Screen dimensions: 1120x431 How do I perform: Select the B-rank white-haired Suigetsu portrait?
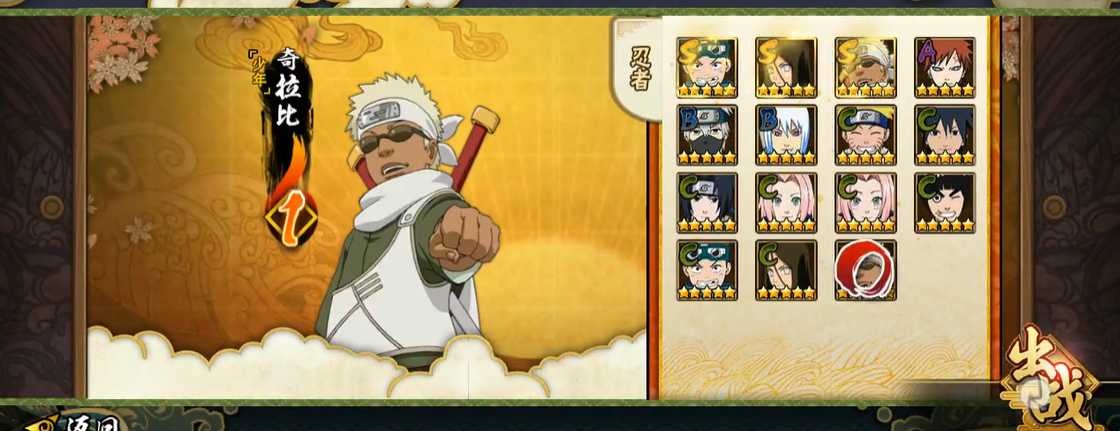[x=786, y=135]
